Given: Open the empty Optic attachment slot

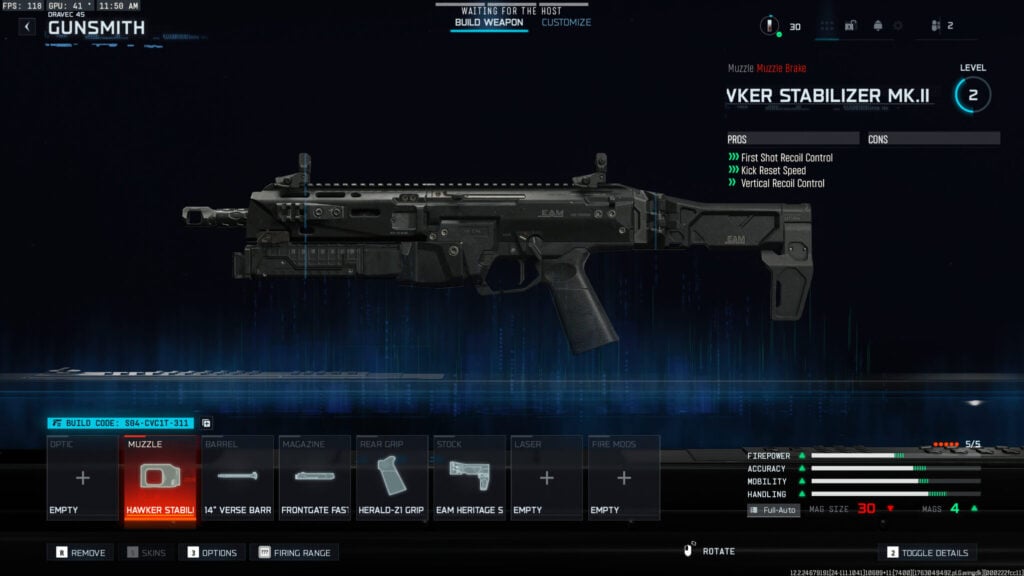Looking at the screenshot, I should pyautogui.click(x=83, y=478).
